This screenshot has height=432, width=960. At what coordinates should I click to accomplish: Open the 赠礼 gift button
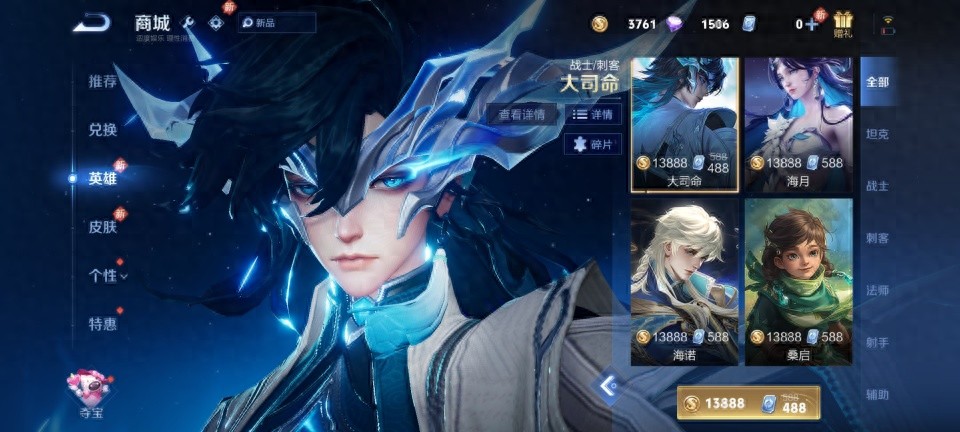pyautogui.click(x=843, y=24)
